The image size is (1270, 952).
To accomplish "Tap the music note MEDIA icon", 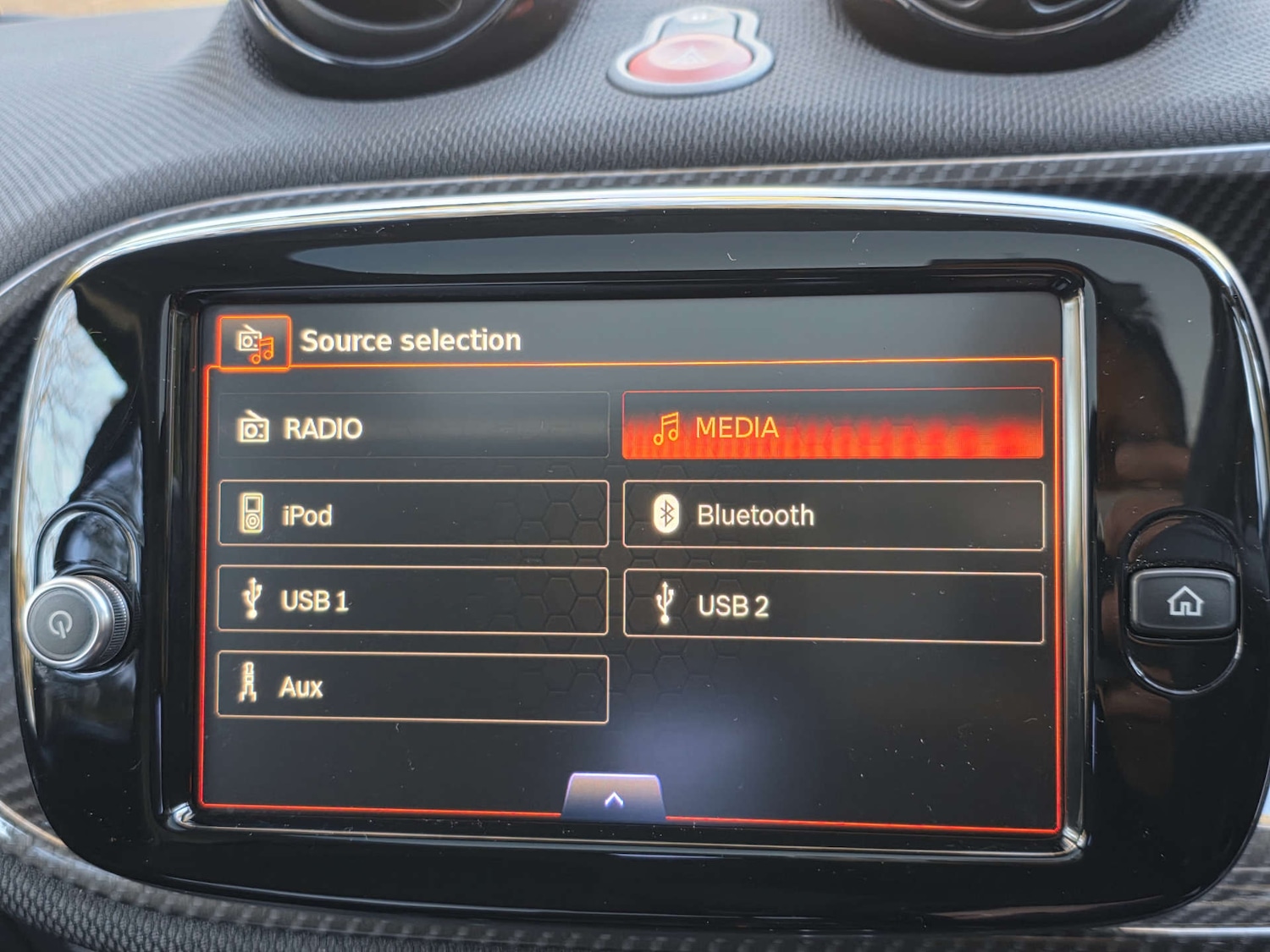I will point(669,428).
